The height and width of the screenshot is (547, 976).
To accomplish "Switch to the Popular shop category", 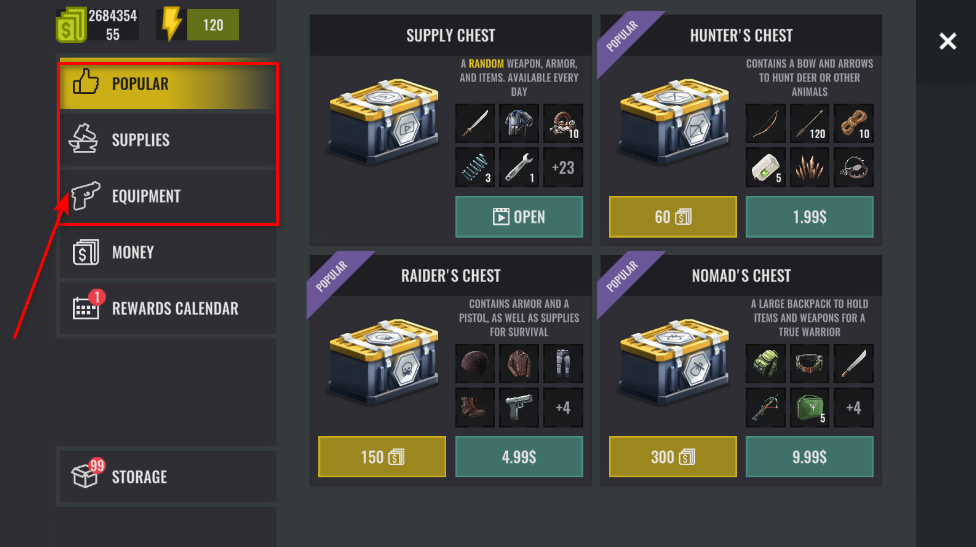I will (x=166, y=84).
